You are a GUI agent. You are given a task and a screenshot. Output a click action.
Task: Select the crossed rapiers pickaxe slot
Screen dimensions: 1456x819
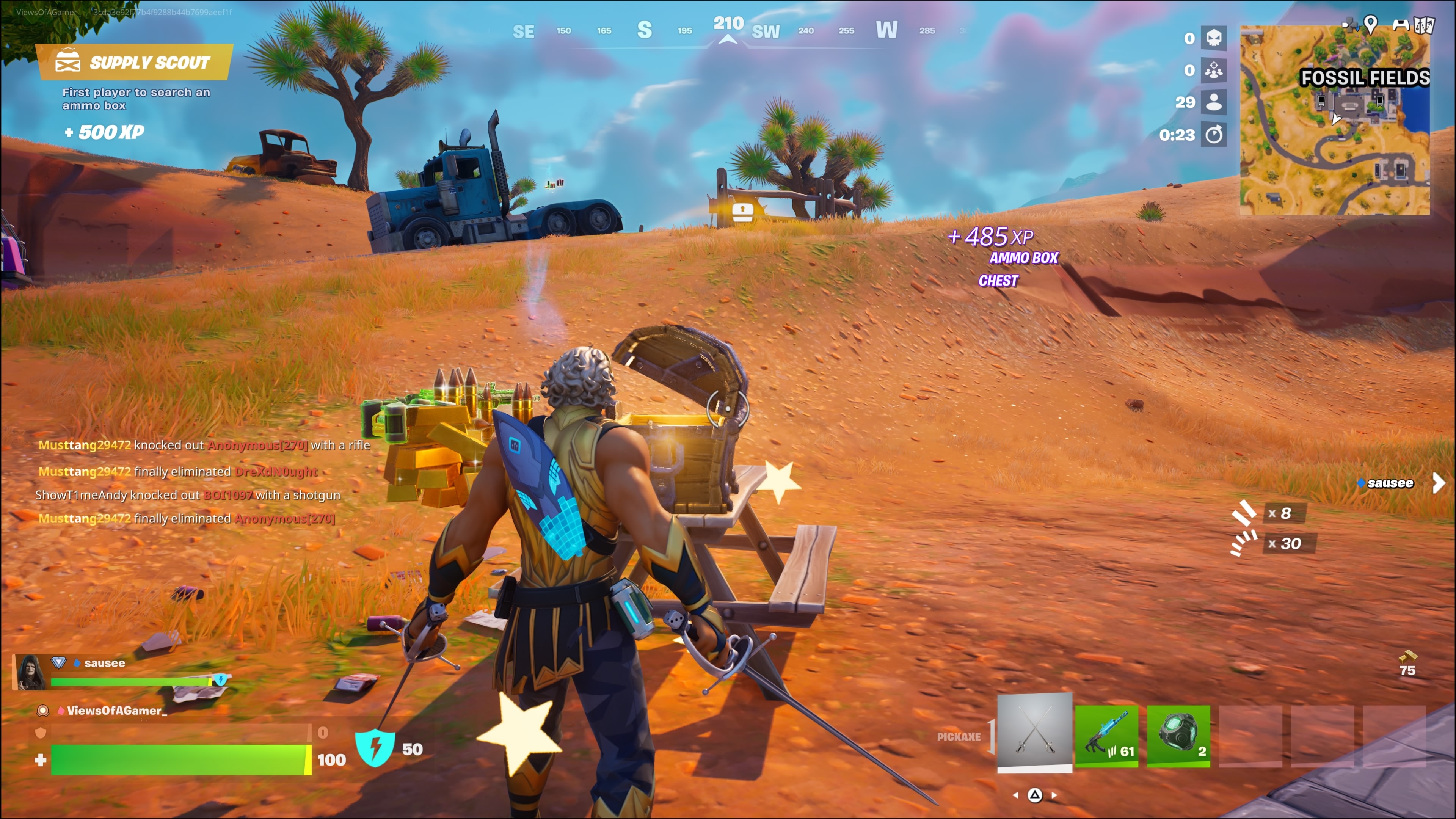1034,732
